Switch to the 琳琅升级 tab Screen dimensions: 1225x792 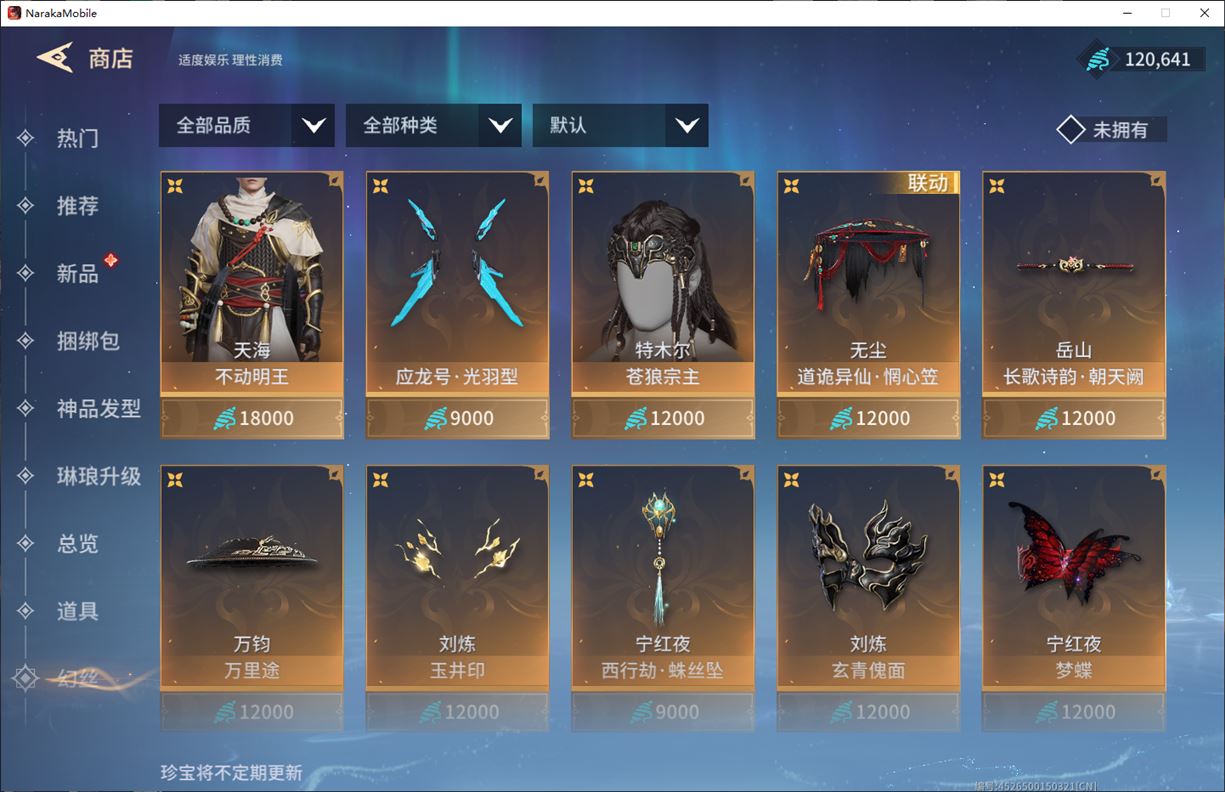pos(98,476)
